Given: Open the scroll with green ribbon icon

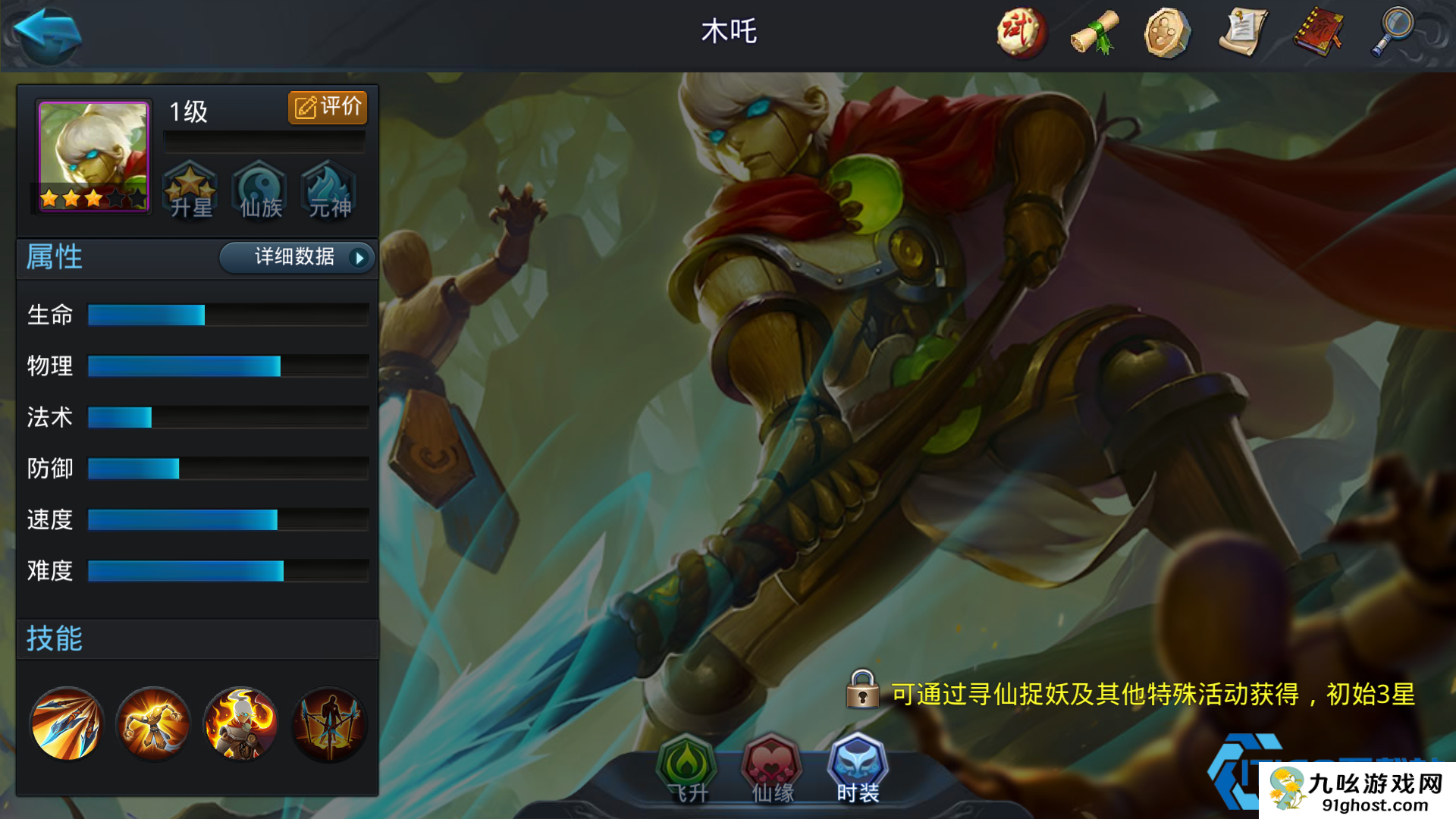Looking at the screenshot, I should (1095, 32).
